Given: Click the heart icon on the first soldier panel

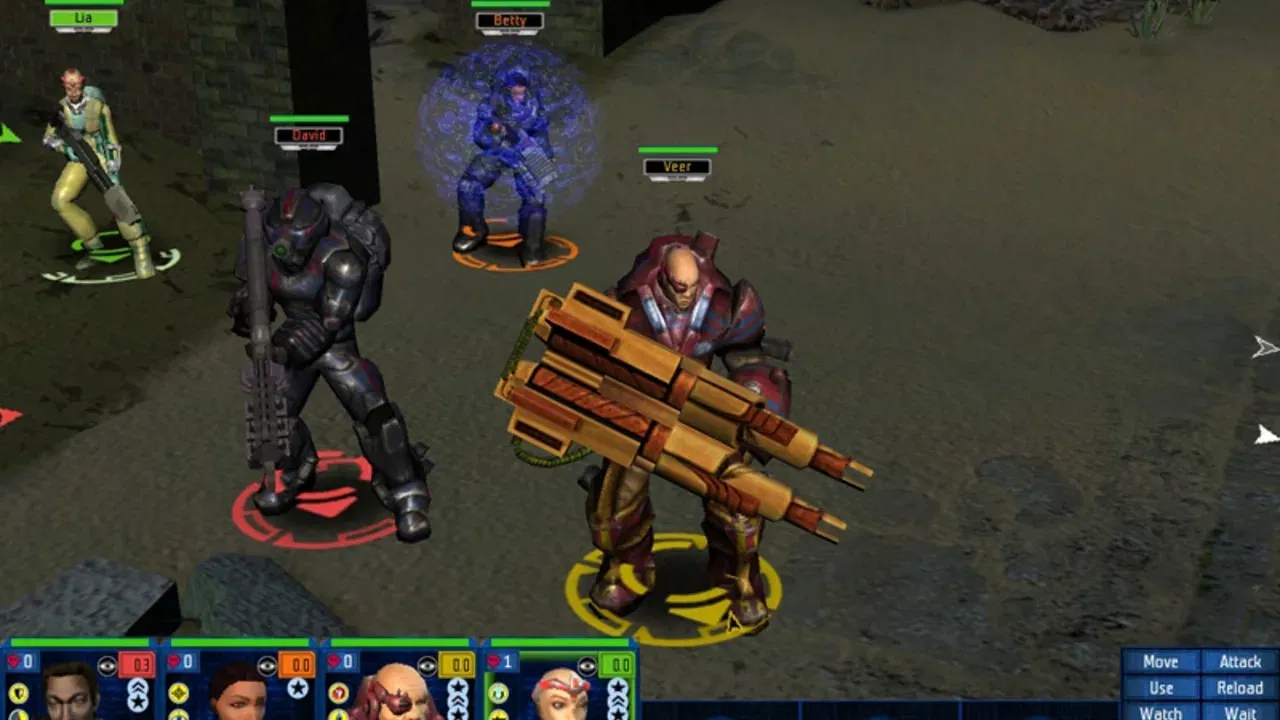Looking at the screenshot, I should coord(14,661).
